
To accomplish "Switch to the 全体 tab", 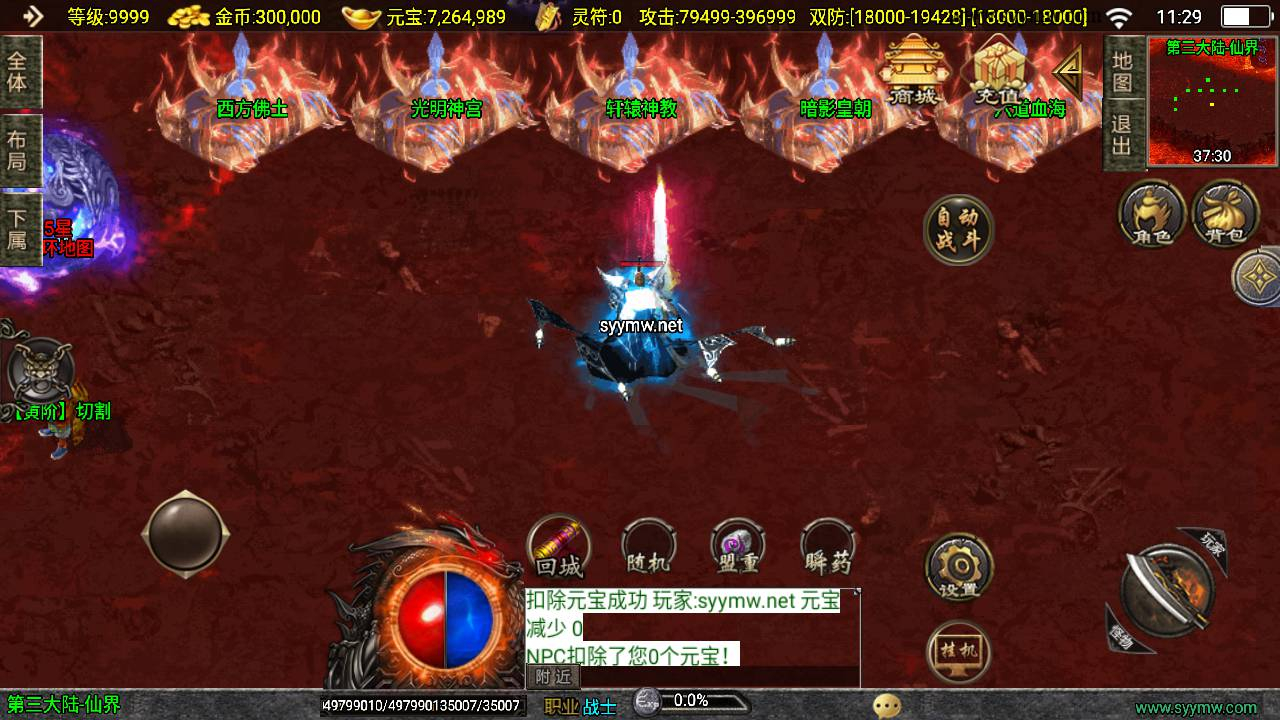I will pyautogui.click(x=19, y=71).
